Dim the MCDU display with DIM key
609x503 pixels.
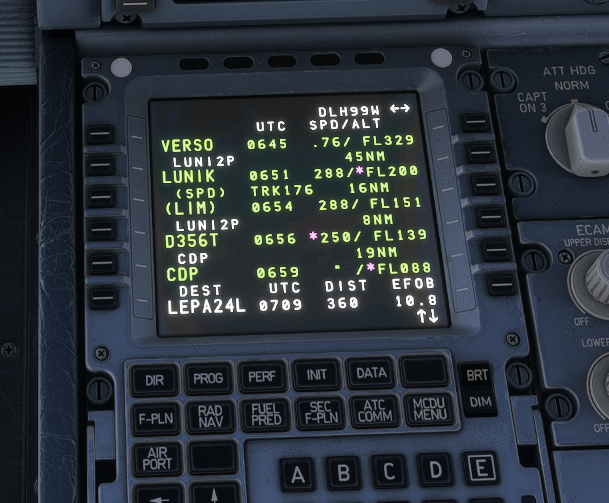coord(481,400)
